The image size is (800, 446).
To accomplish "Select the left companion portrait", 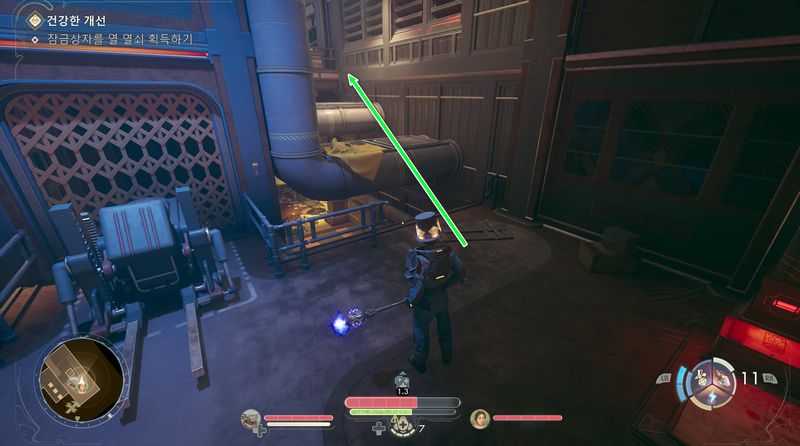I will coord(251,418).
